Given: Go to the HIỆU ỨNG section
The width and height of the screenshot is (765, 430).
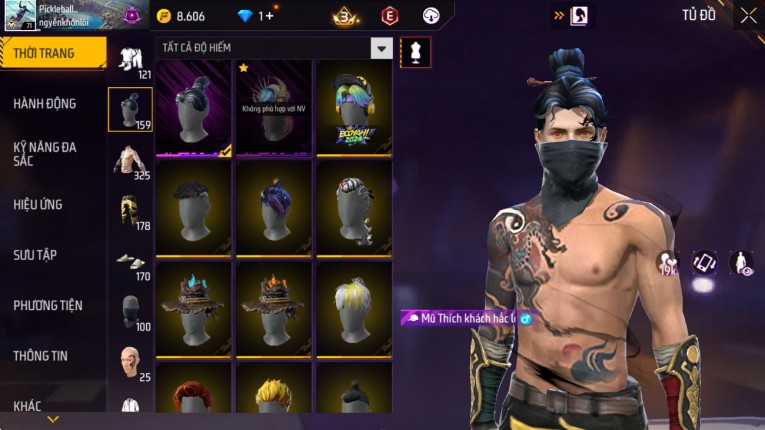Looking at the screenshot, I should [x=38, y=204].
